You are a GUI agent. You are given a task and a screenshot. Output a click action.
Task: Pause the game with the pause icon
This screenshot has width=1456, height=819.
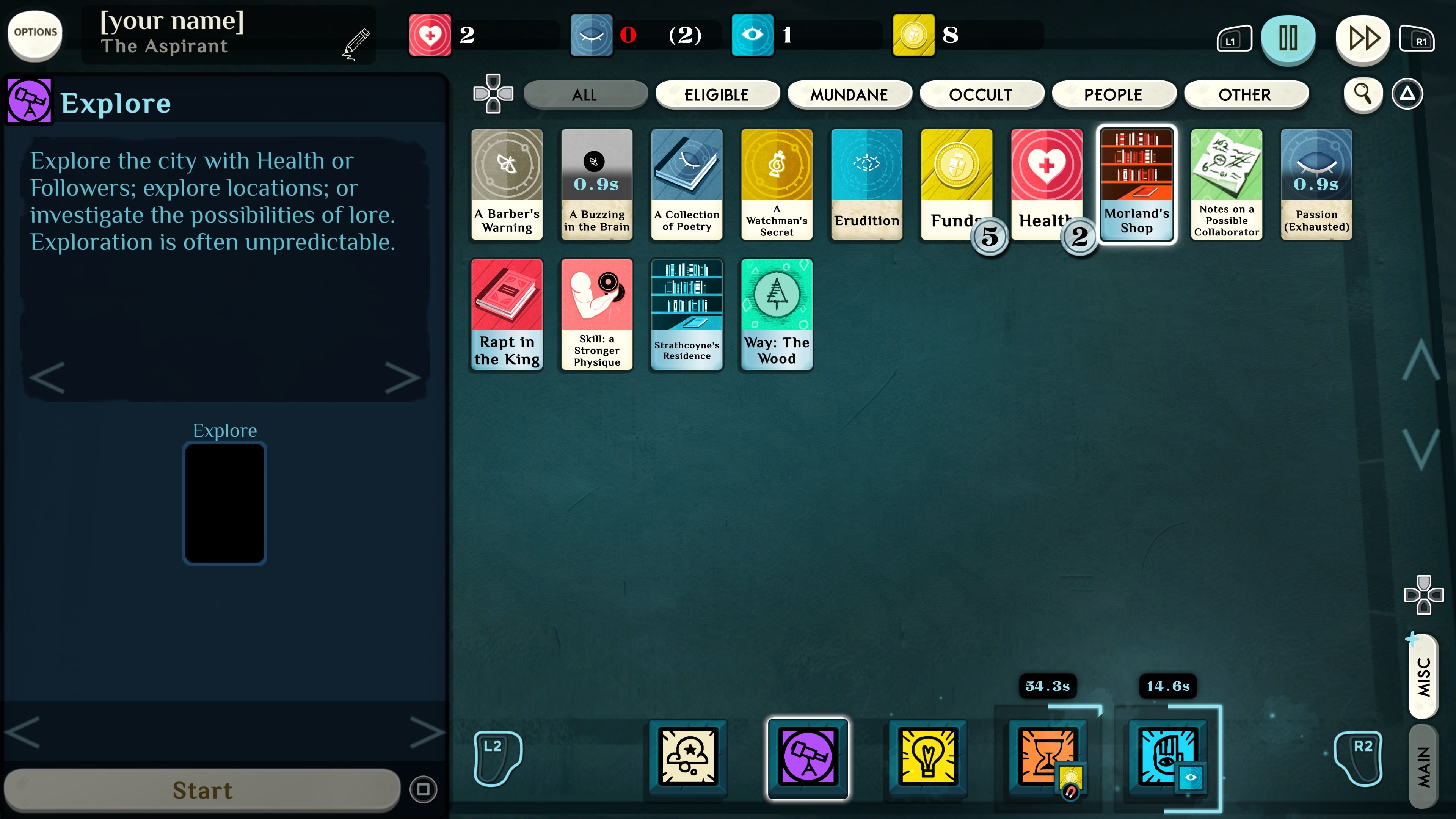[x=1289, y=38]
